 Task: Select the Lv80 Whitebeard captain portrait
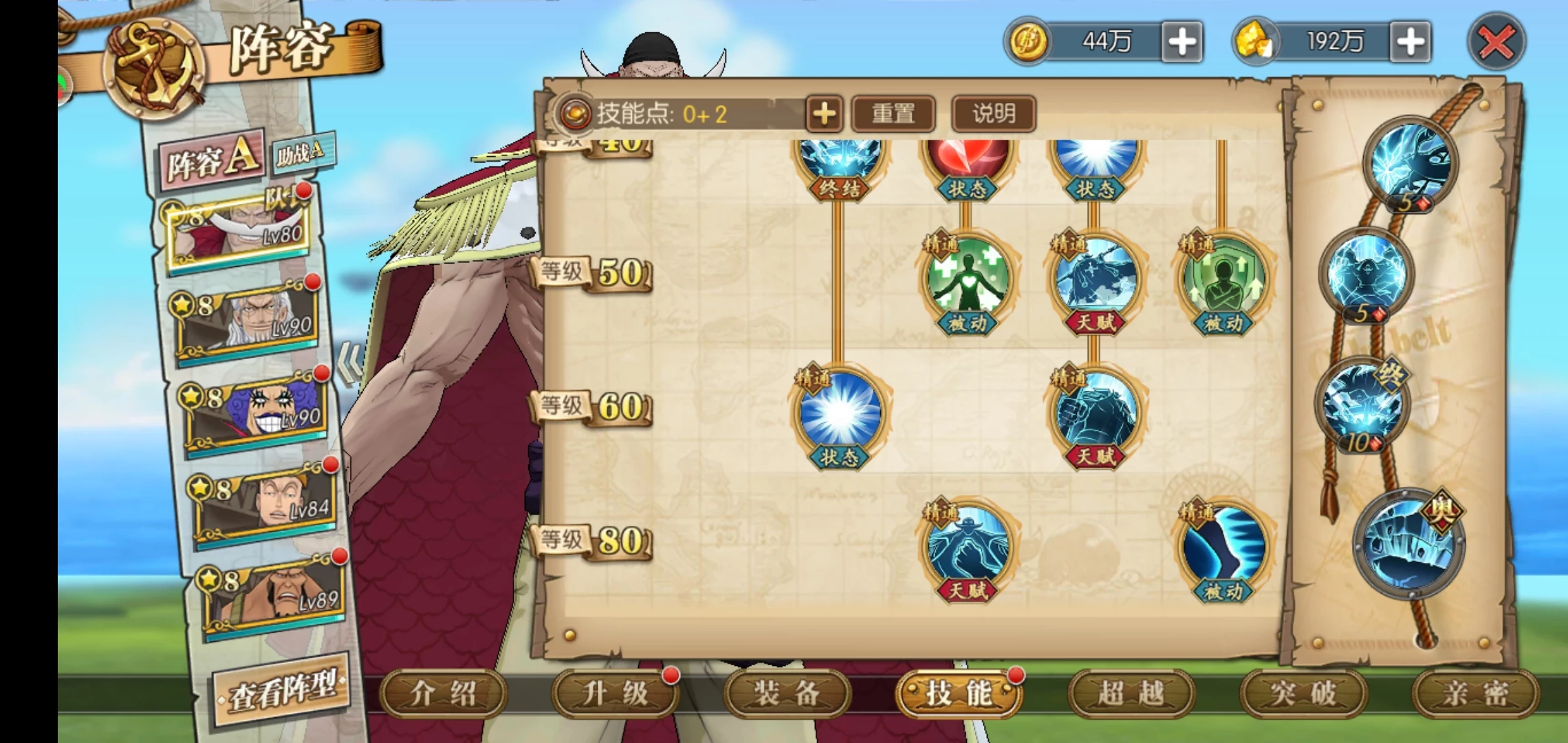(237, 230)
